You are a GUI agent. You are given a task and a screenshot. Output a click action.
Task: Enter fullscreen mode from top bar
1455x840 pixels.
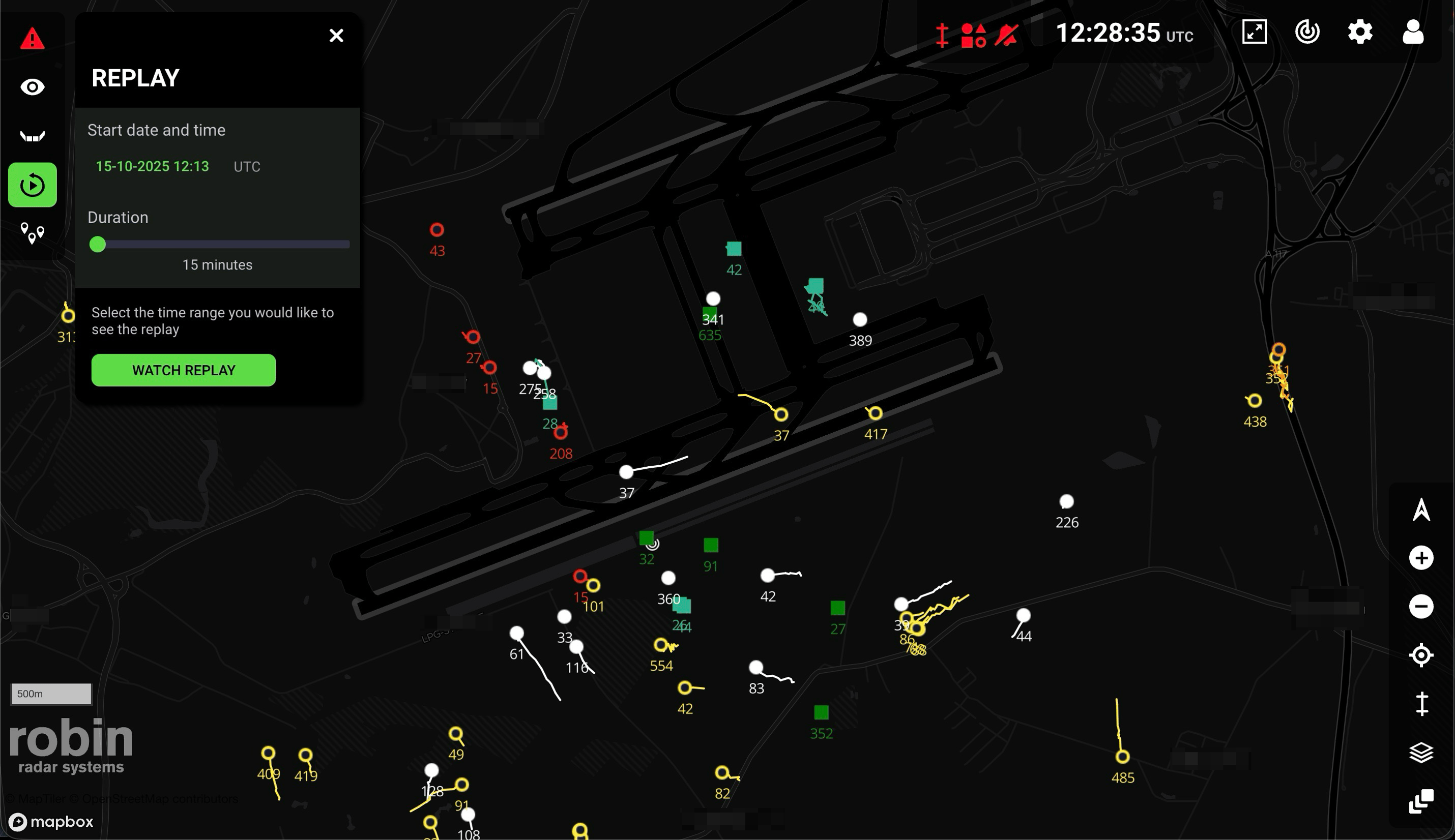1255,33
